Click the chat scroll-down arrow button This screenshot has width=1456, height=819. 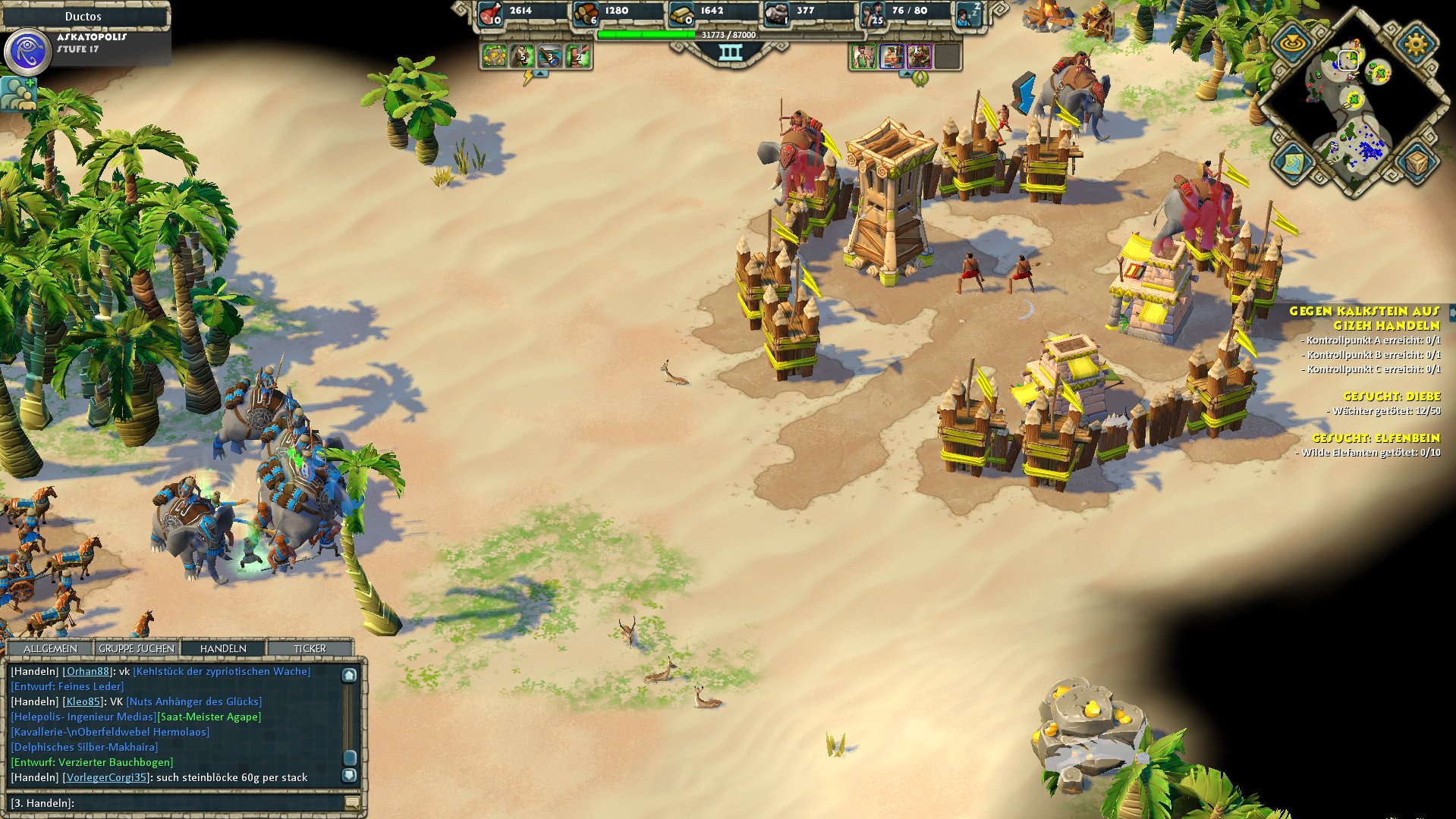pyautogui.click(x=349, y=775)
